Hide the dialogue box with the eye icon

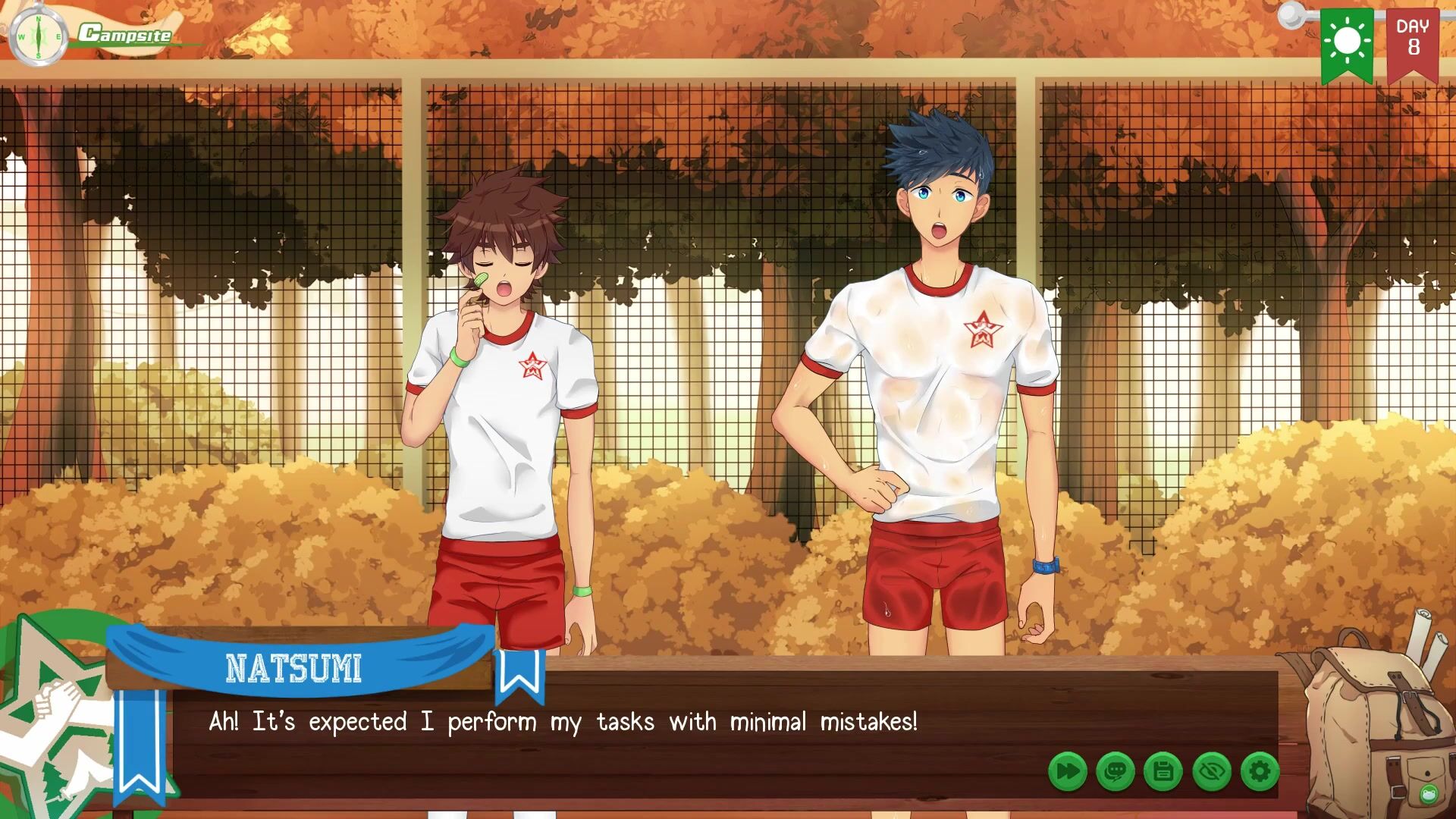[x=1212, y=772]
